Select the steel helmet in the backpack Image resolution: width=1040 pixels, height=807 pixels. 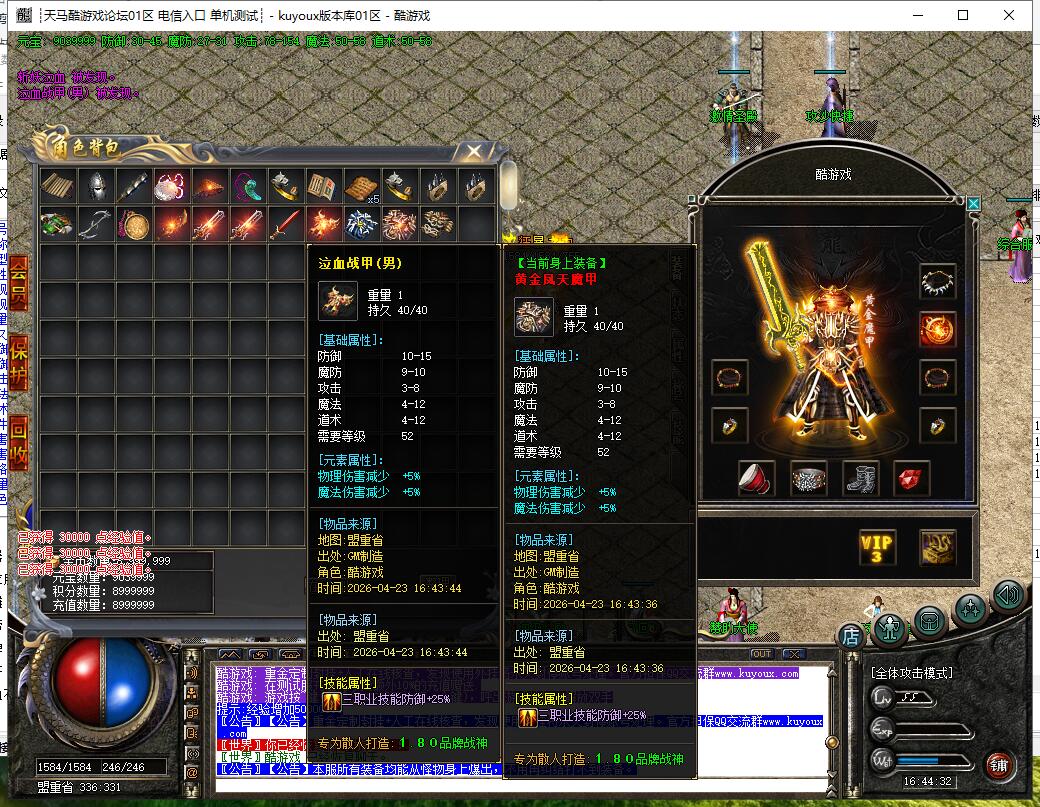96,187
